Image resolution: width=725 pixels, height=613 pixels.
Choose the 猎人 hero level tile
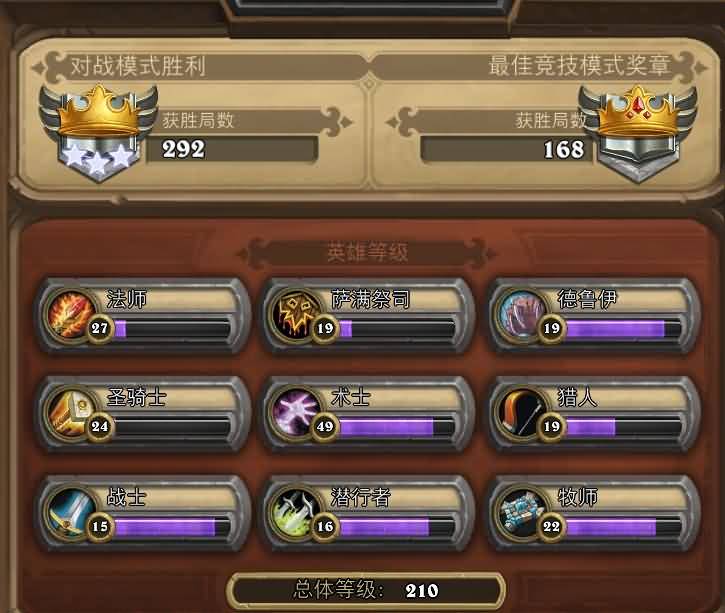[x=594, y=412]
